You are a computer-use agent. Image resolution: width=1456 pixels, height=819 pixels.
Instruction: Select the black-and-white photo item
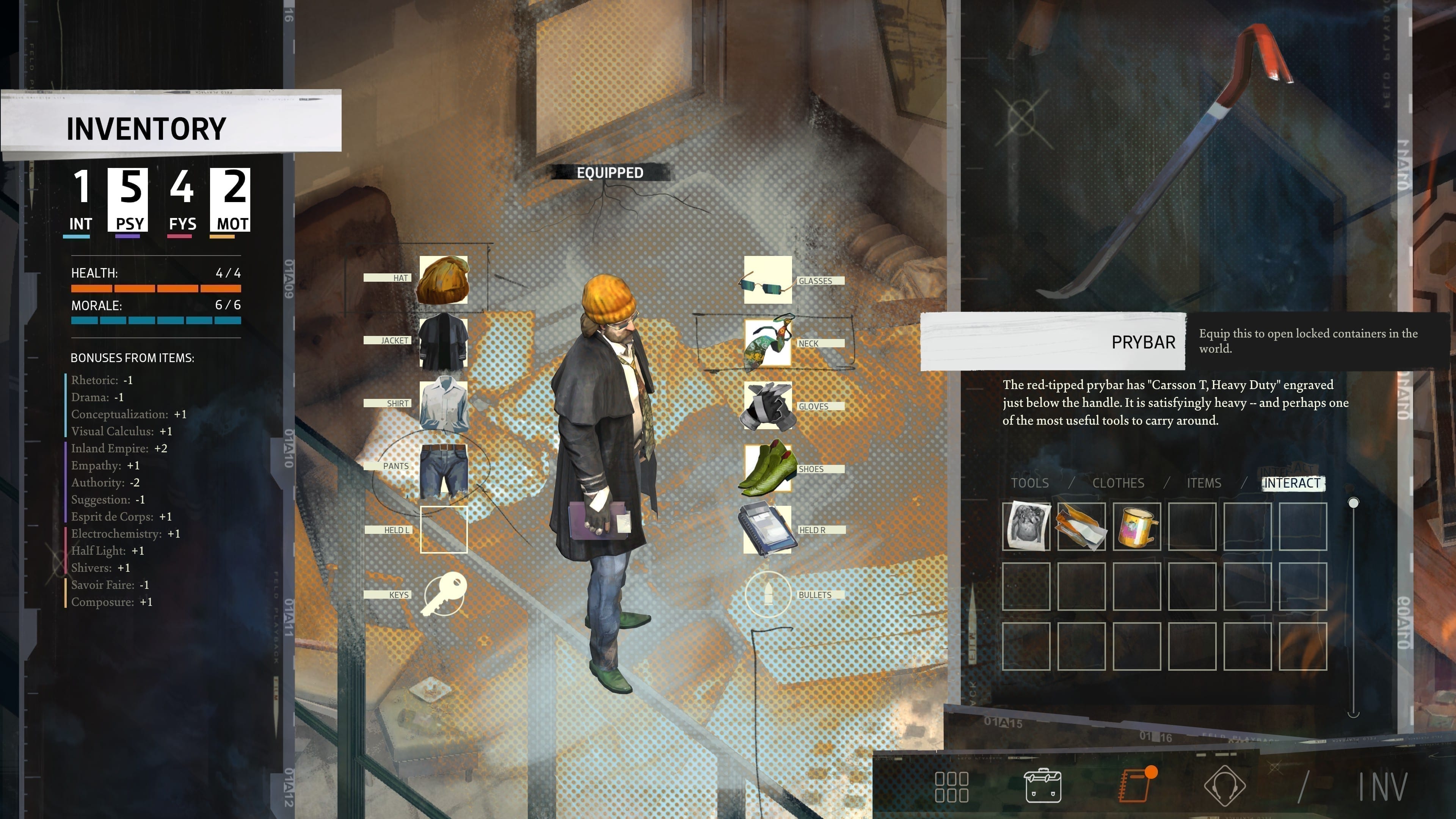pyautogui.click(x=1026, y=526)
